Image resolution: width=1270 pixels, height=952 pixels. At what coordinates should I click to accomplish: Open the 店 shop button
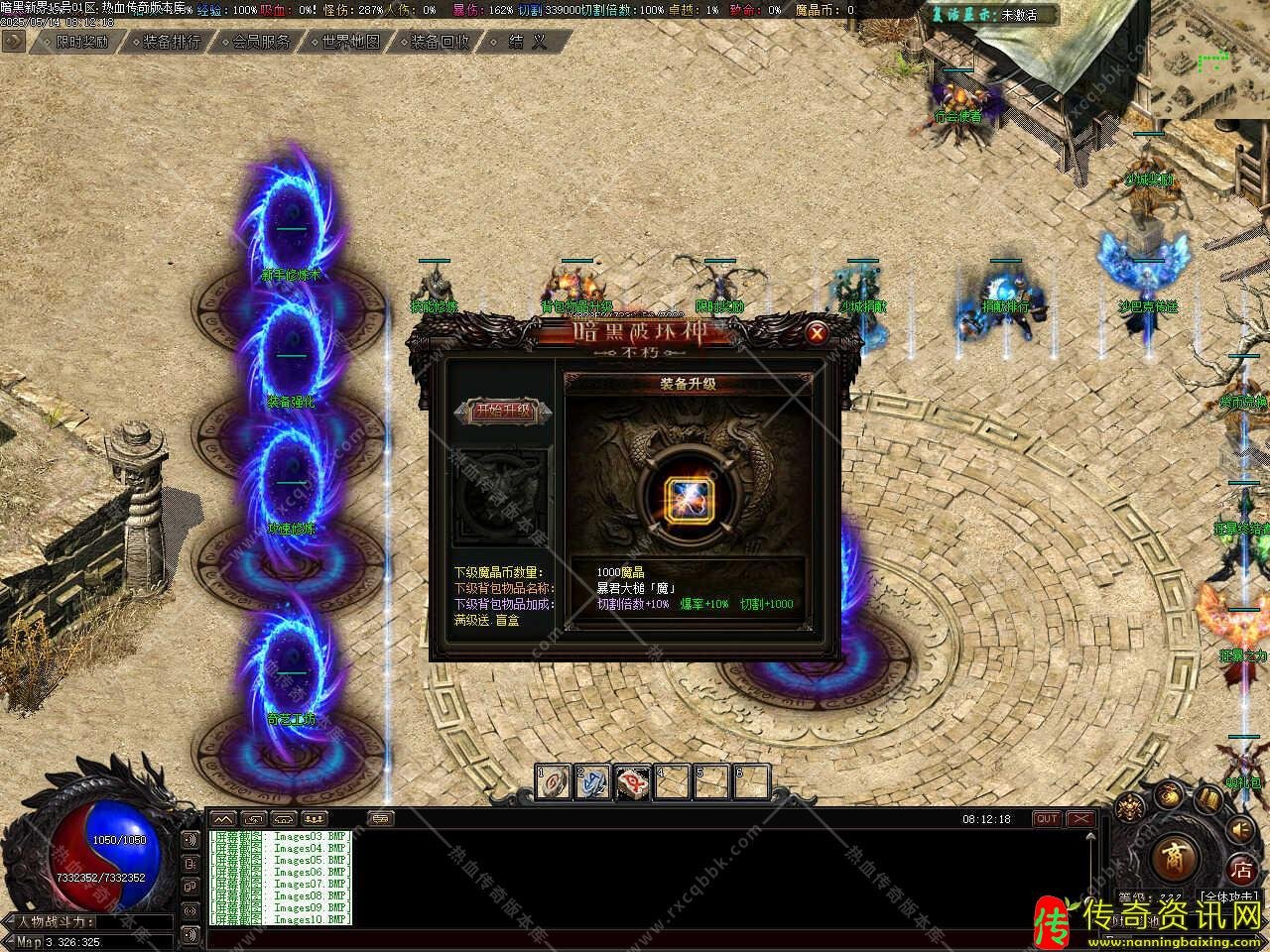coord(1242,871)
